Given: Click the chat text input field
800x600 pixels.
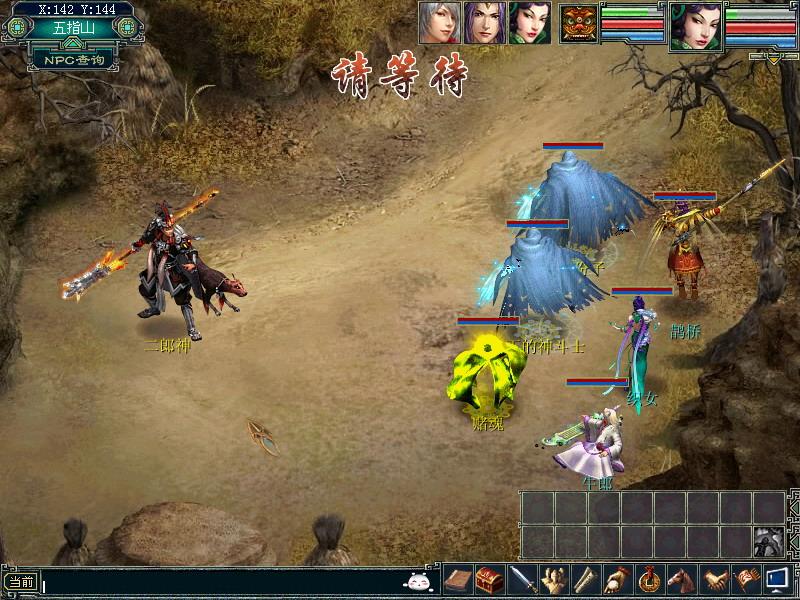Looking at the screenshot, I should click(x=220, y=581).
